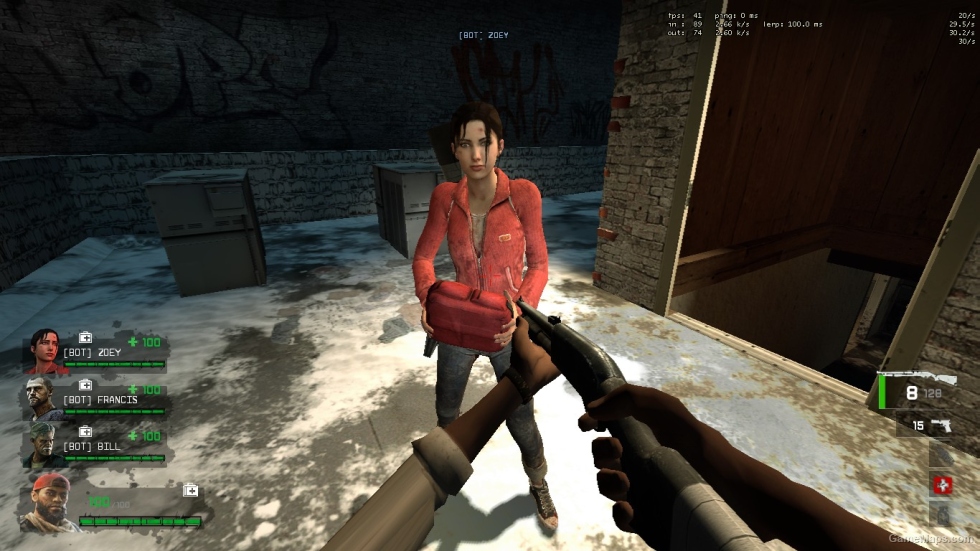Click the medkit icon above Bill's name
This screenshot has width=980, height=551.
(x=86, y=431)
